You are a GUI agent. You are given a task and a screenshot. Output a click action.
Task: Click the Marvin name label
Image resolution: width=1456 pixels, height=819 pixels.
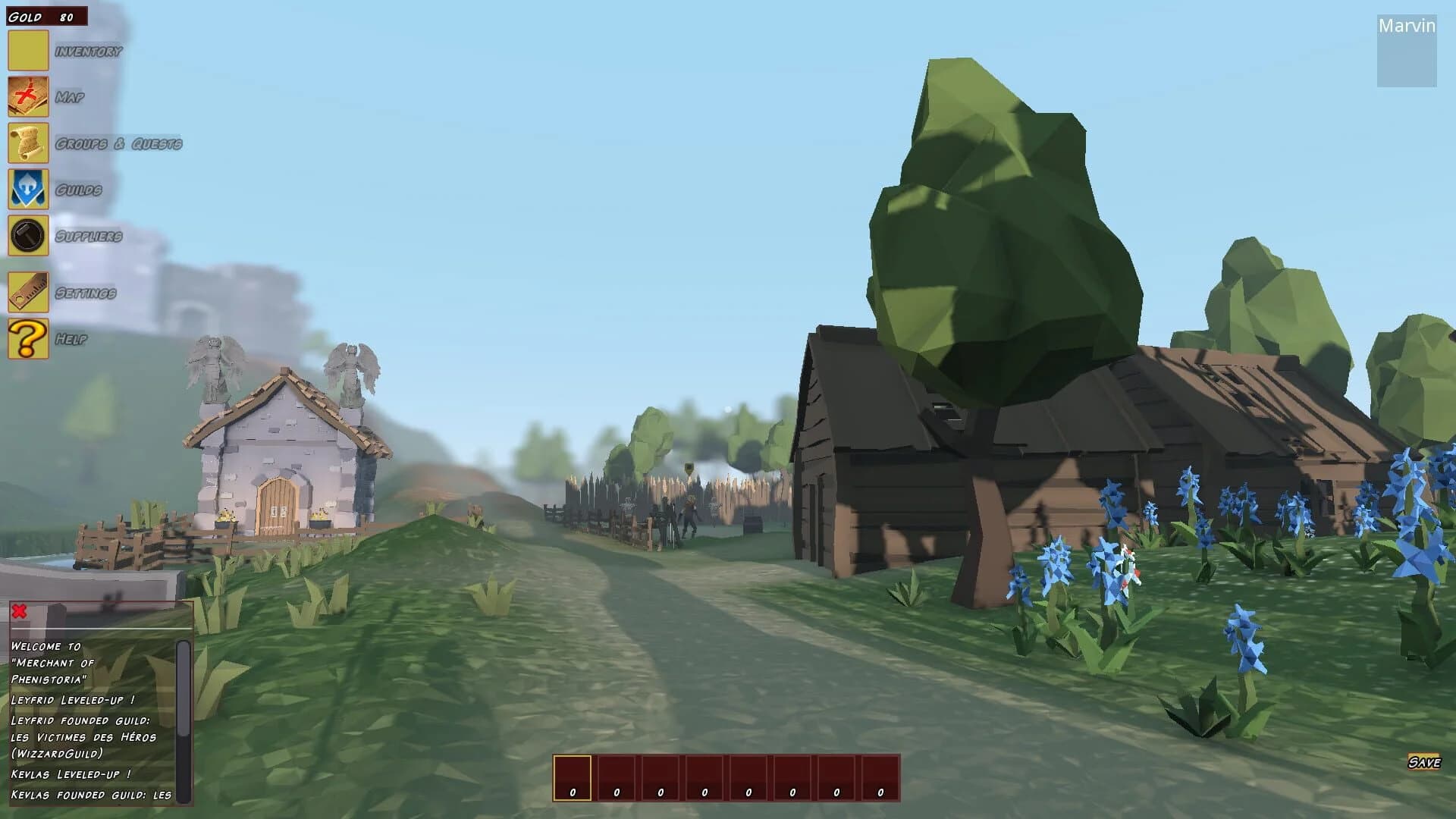[1407, 27]
